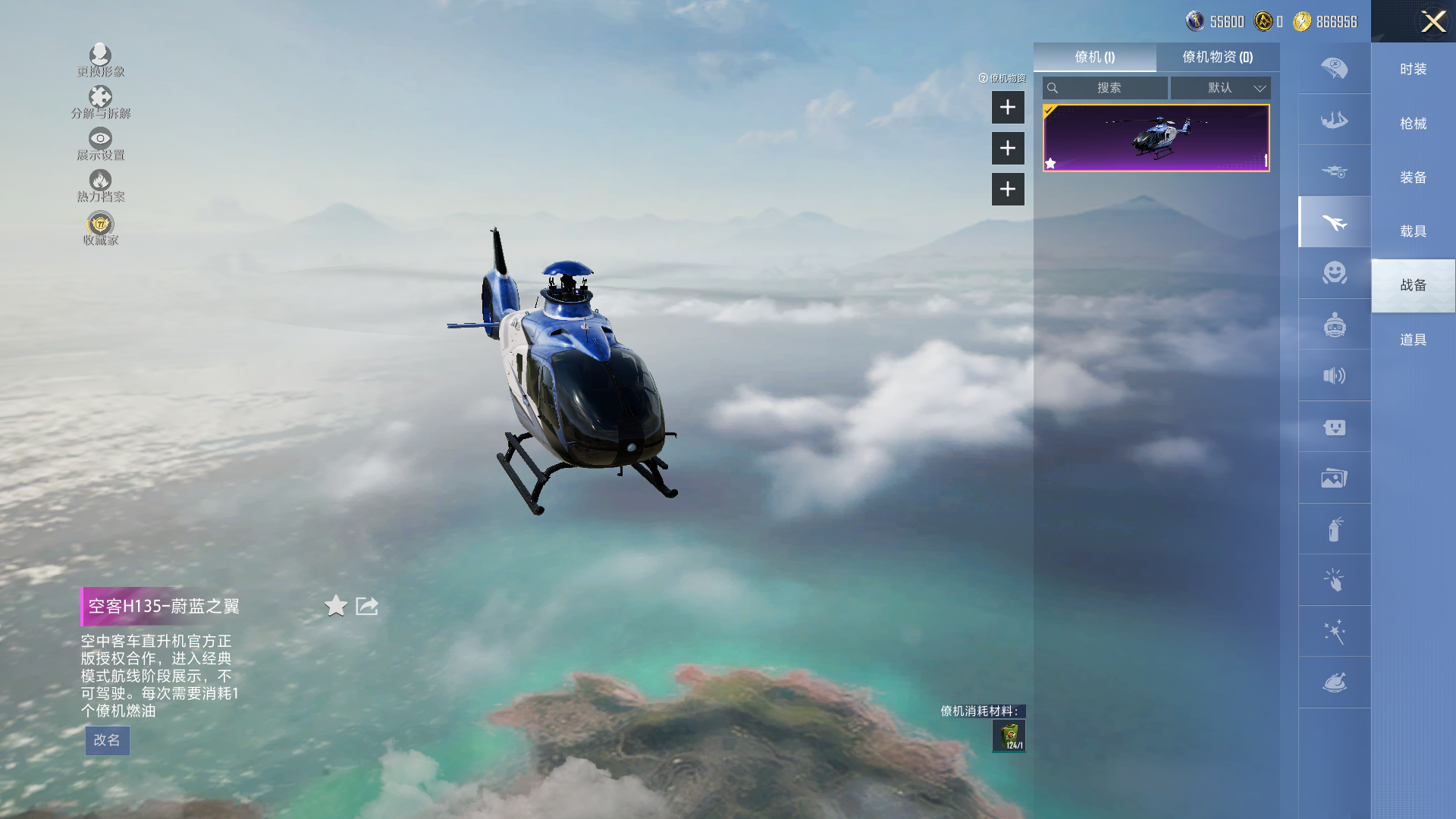Close the inventory screen with X
This screenshot has height=819, width=1456.
coord(1432,21)
